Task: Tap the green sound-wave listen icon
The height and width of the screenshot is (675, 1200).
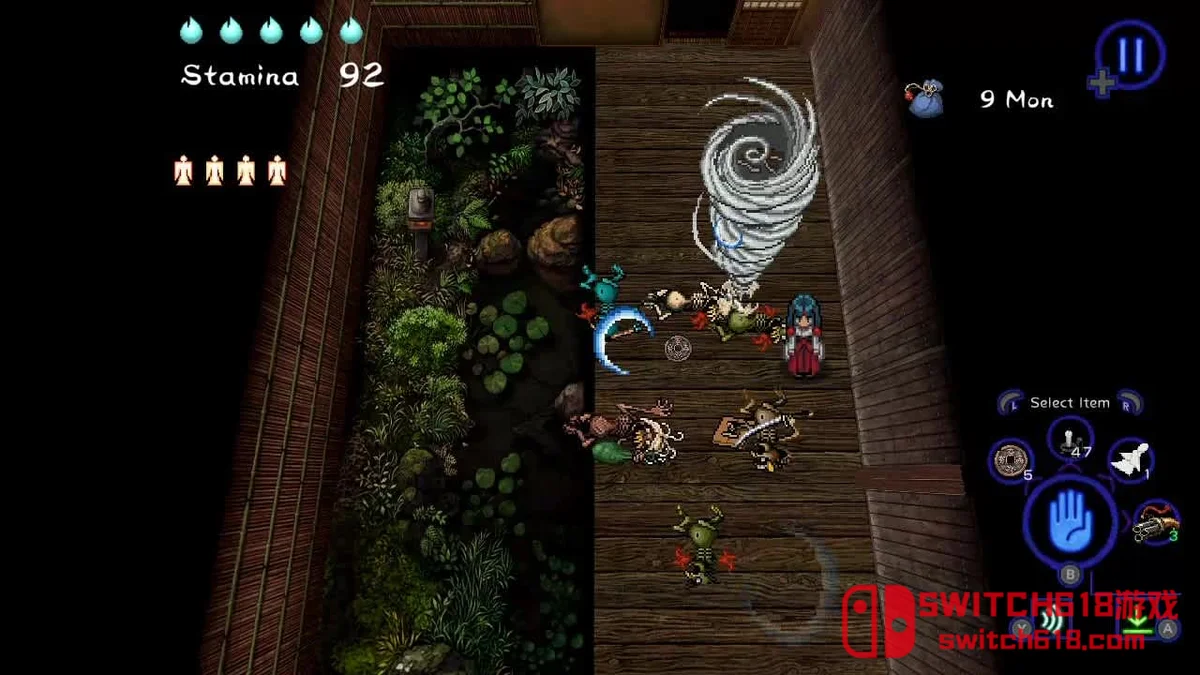Action: (1049, 622)
